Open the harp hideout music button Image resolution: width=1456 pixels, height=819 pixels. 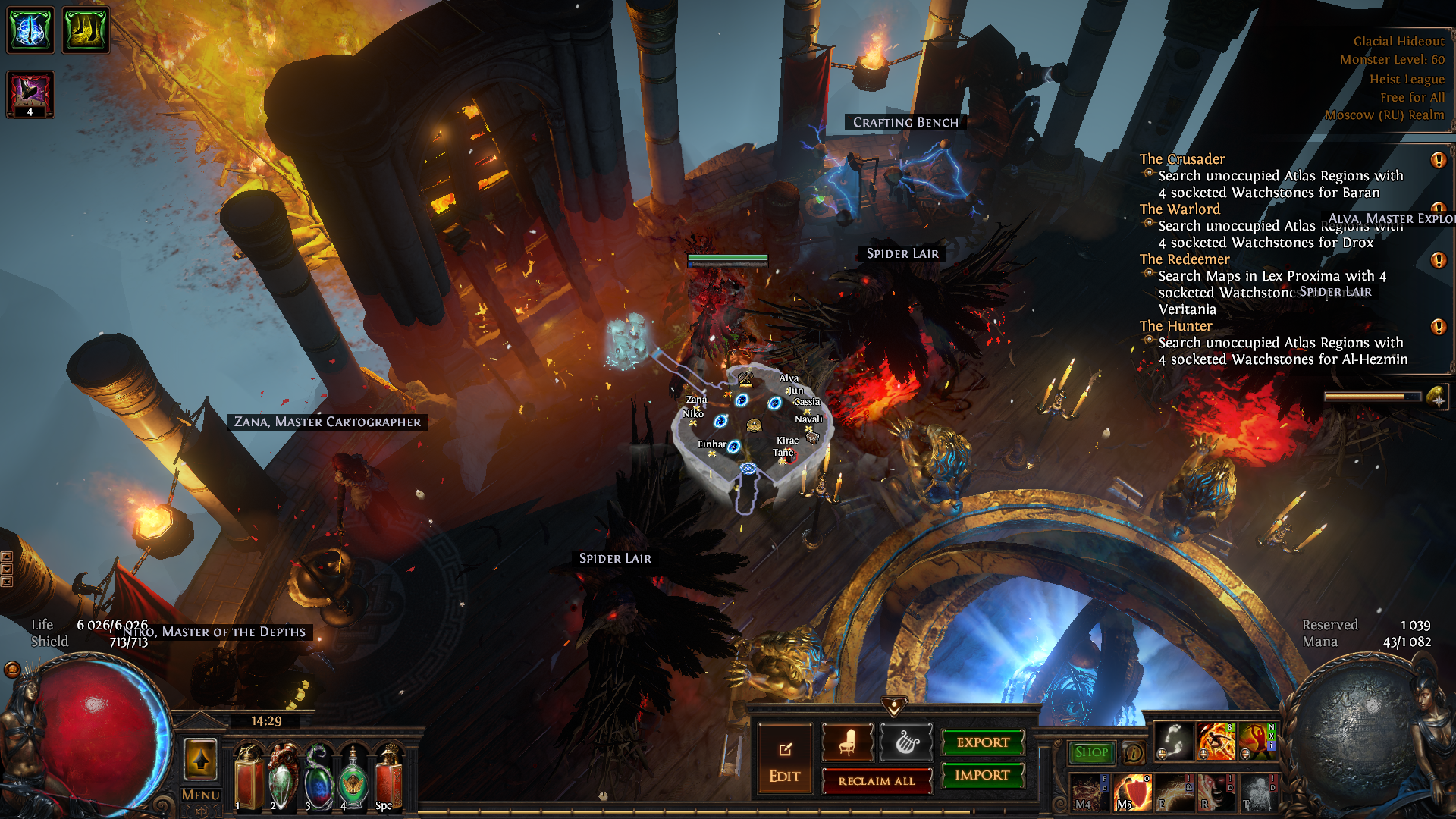click(906, 742)
